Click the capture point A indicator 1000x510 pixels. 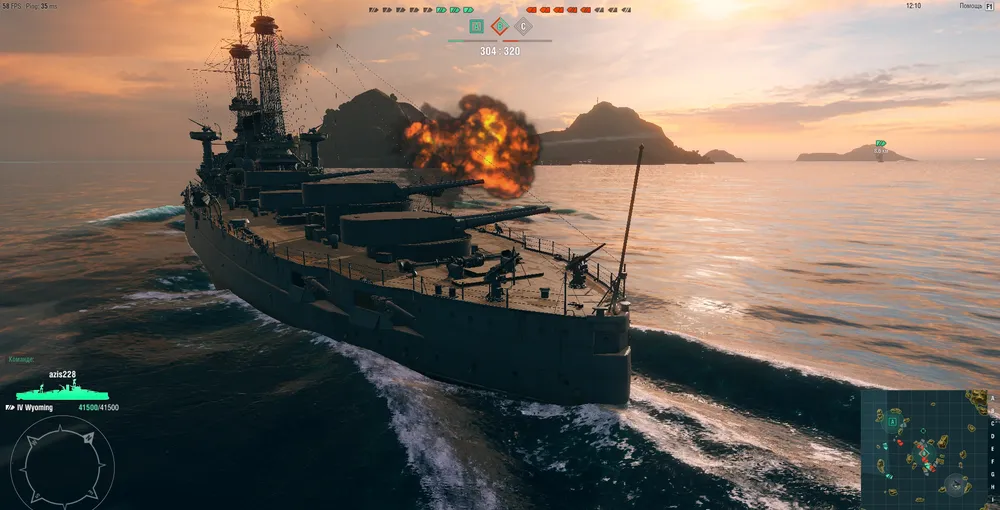476,26
